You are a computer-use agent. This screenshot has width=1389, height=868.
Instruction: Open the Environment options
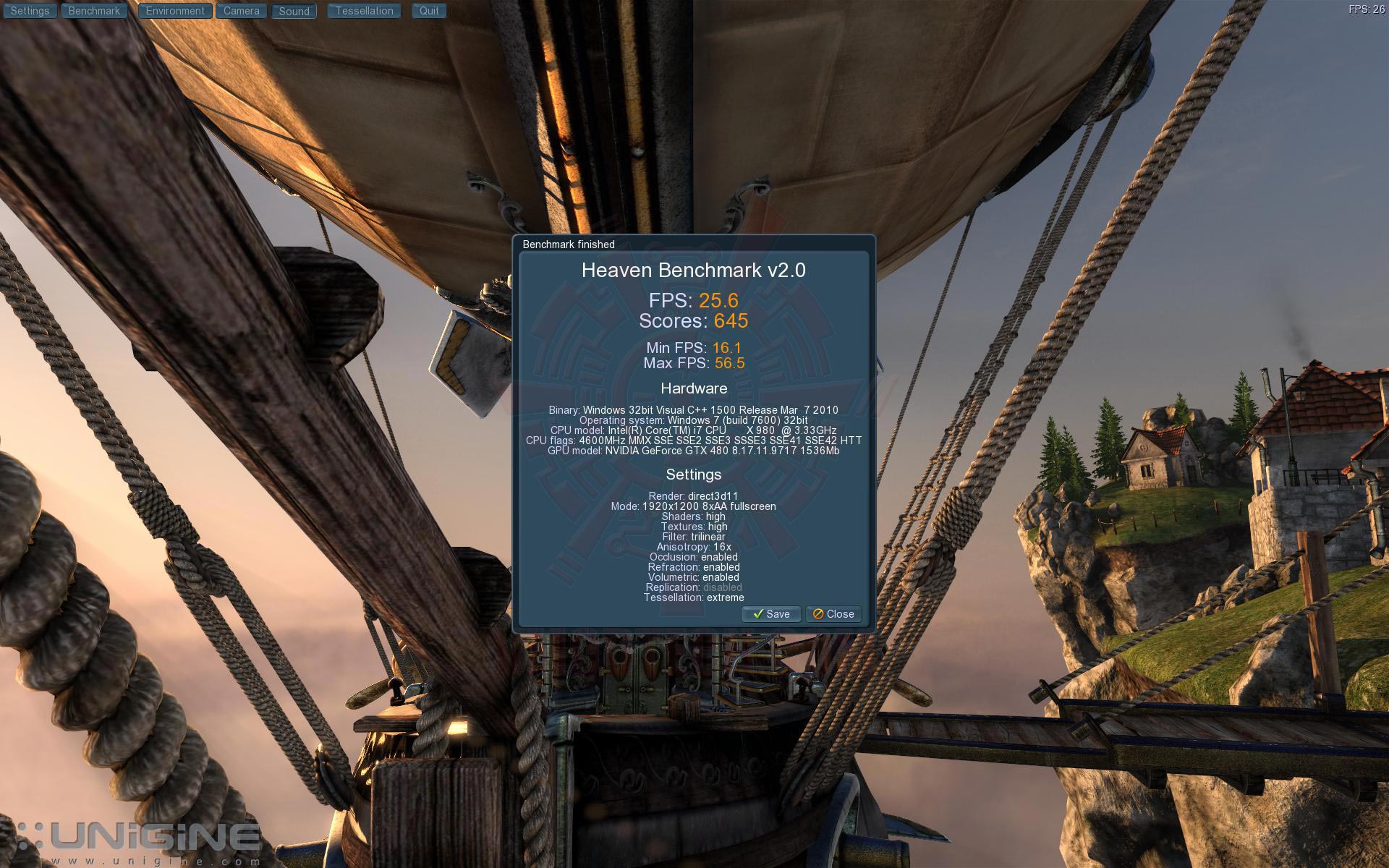coord(175,11)
